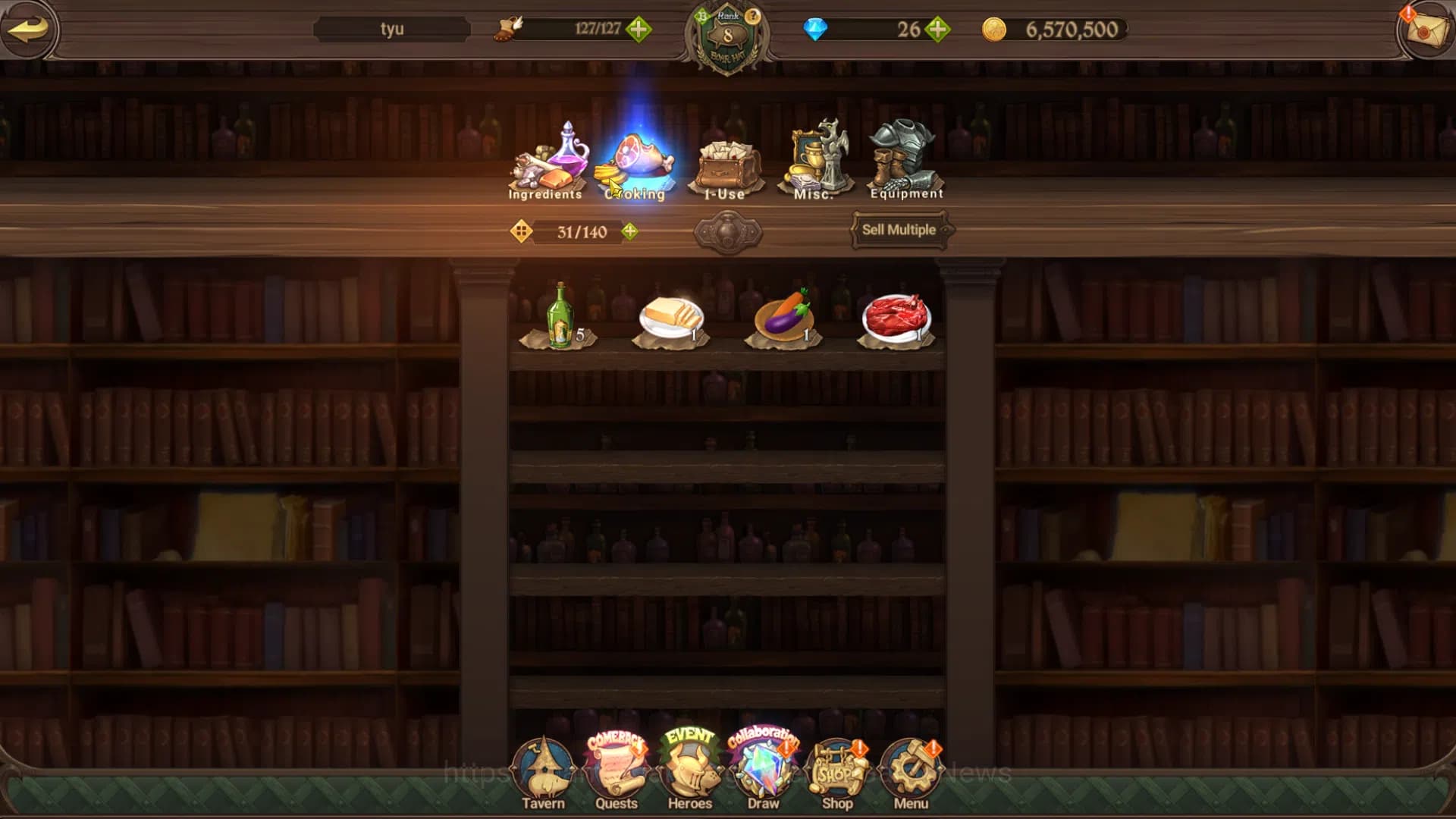
Task: Add more stamina with the plus button
Action: coord(639,30)
